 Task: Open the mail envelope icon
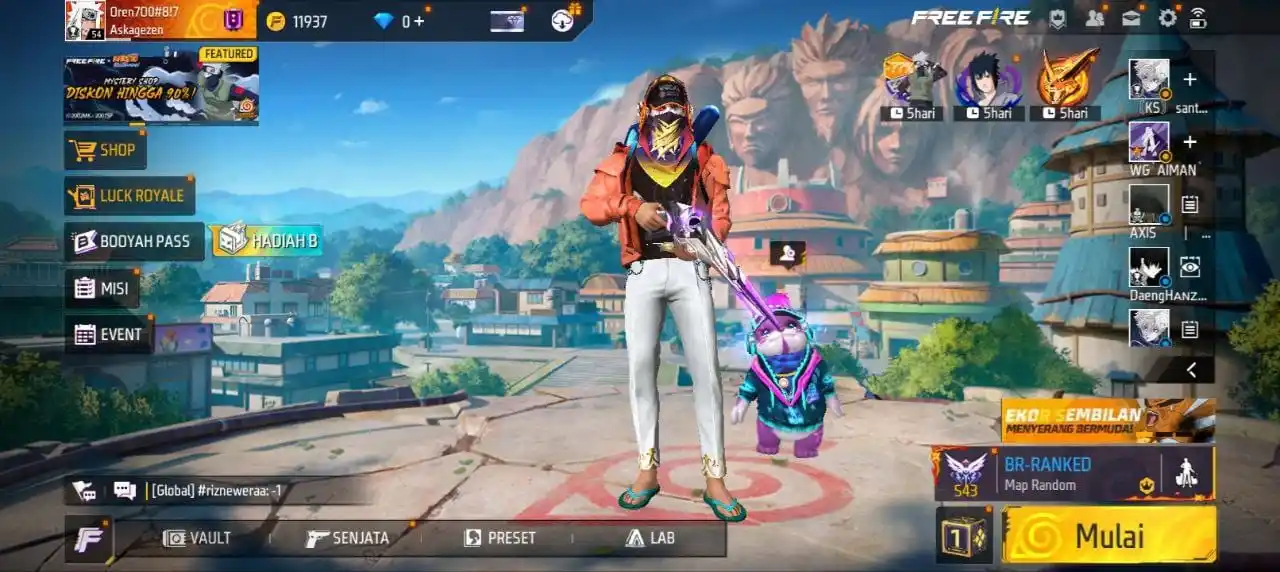[1131, 18]
